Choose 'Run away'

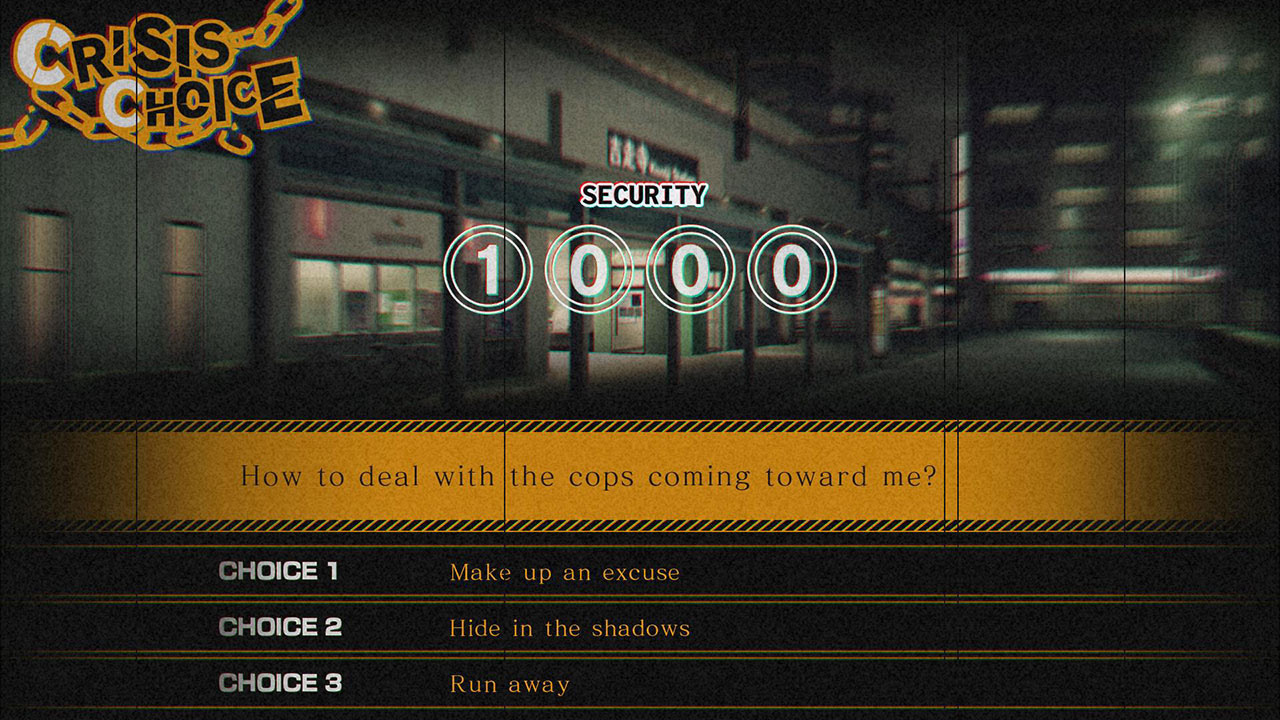pyautogui.click(x=507, y=684)
